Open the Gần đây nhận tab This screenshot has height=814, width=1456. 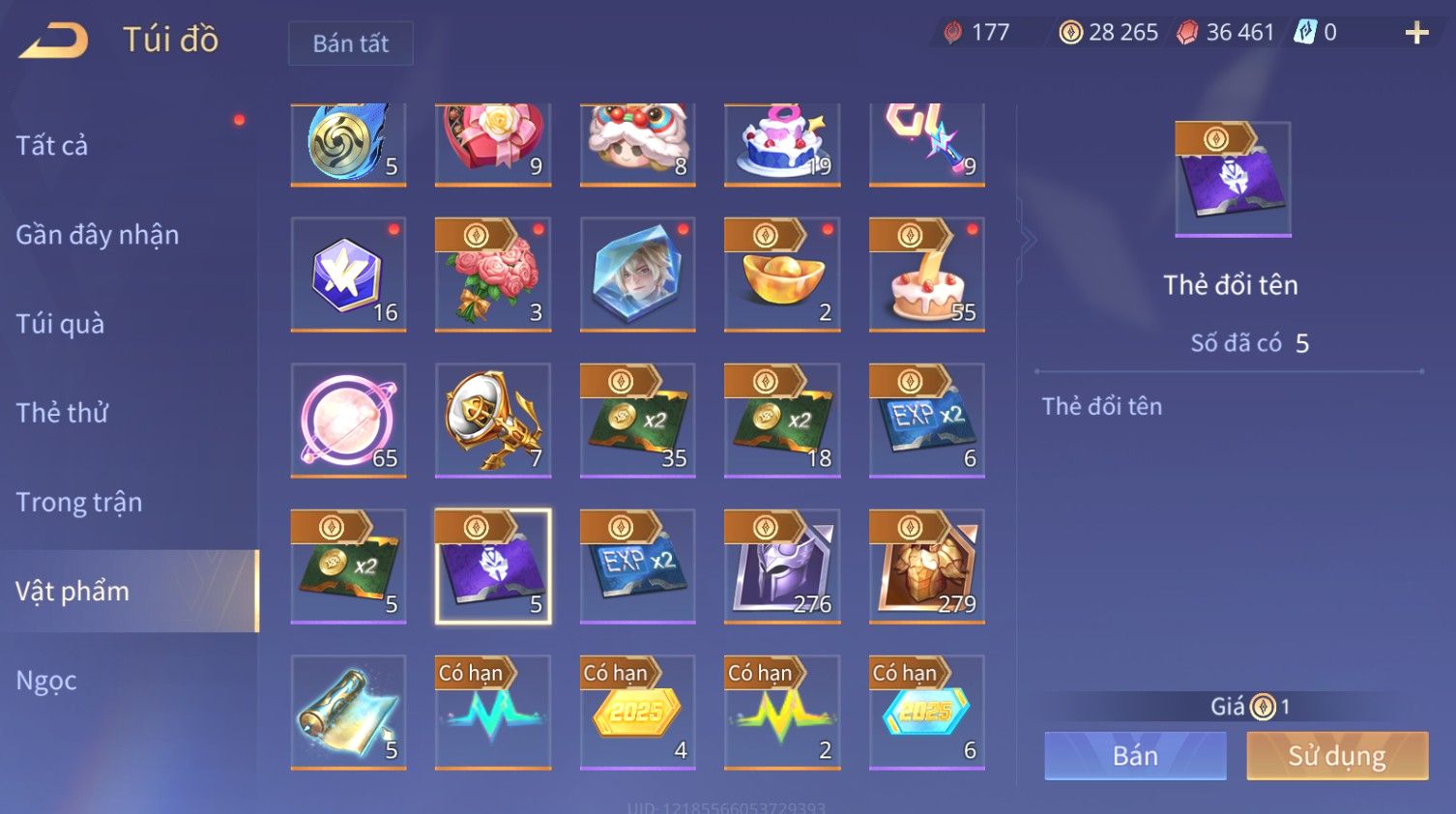98,235
